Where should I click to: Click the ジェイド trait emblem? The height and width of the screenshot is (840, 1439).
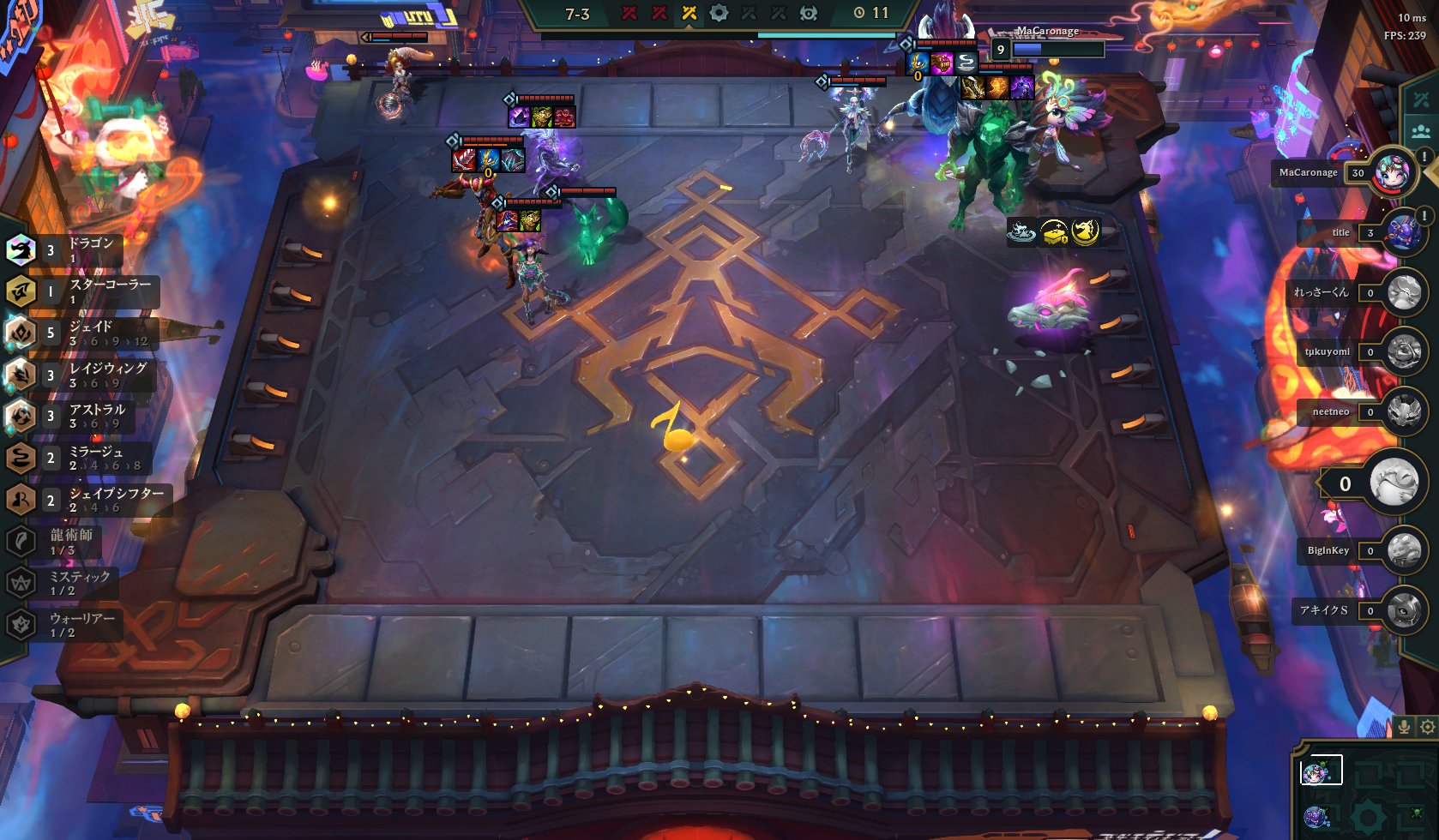point(21,333)
